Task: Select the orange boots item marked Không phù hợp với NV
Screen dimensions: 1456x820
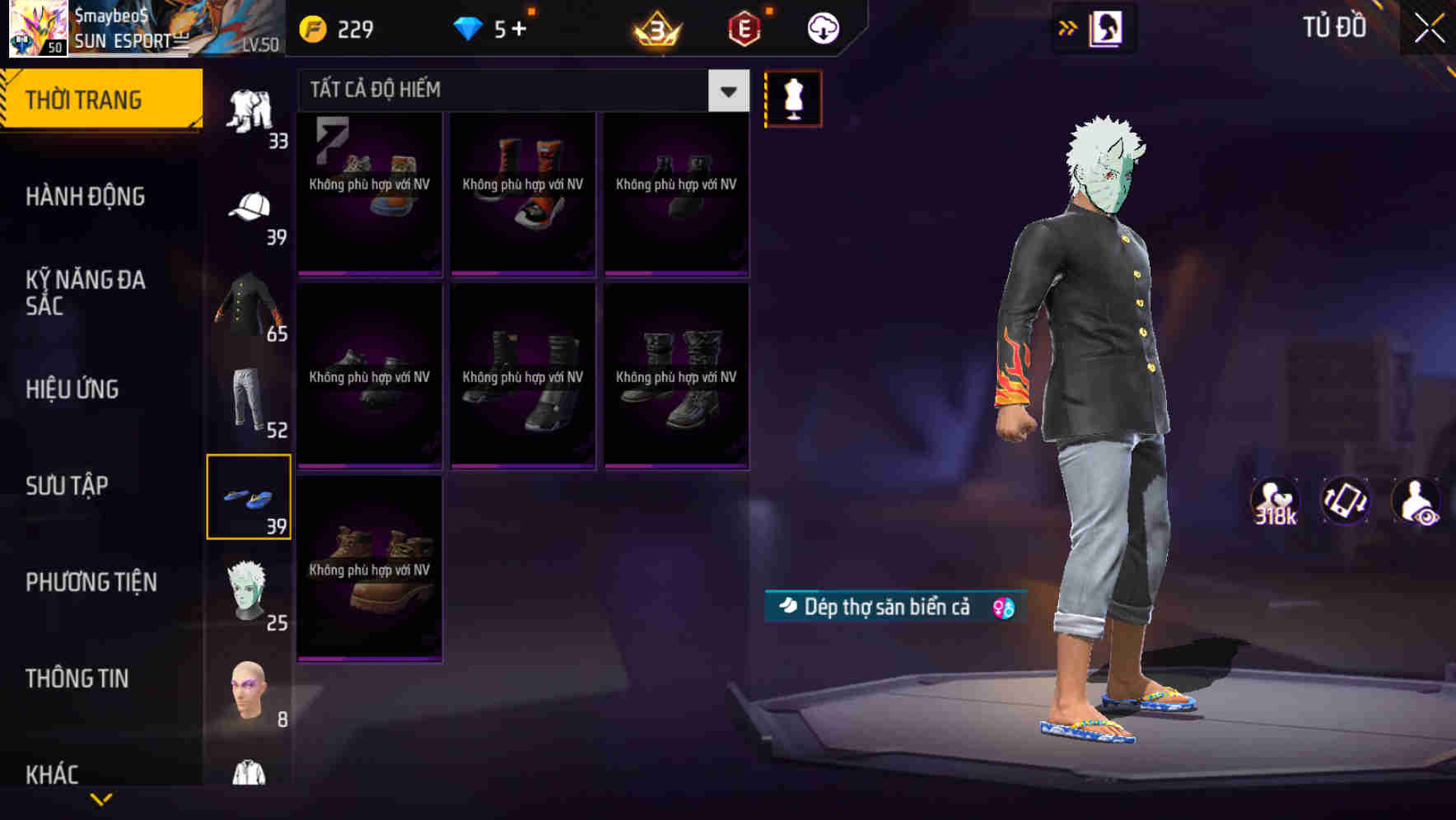Action: click(x=522, y=195)
